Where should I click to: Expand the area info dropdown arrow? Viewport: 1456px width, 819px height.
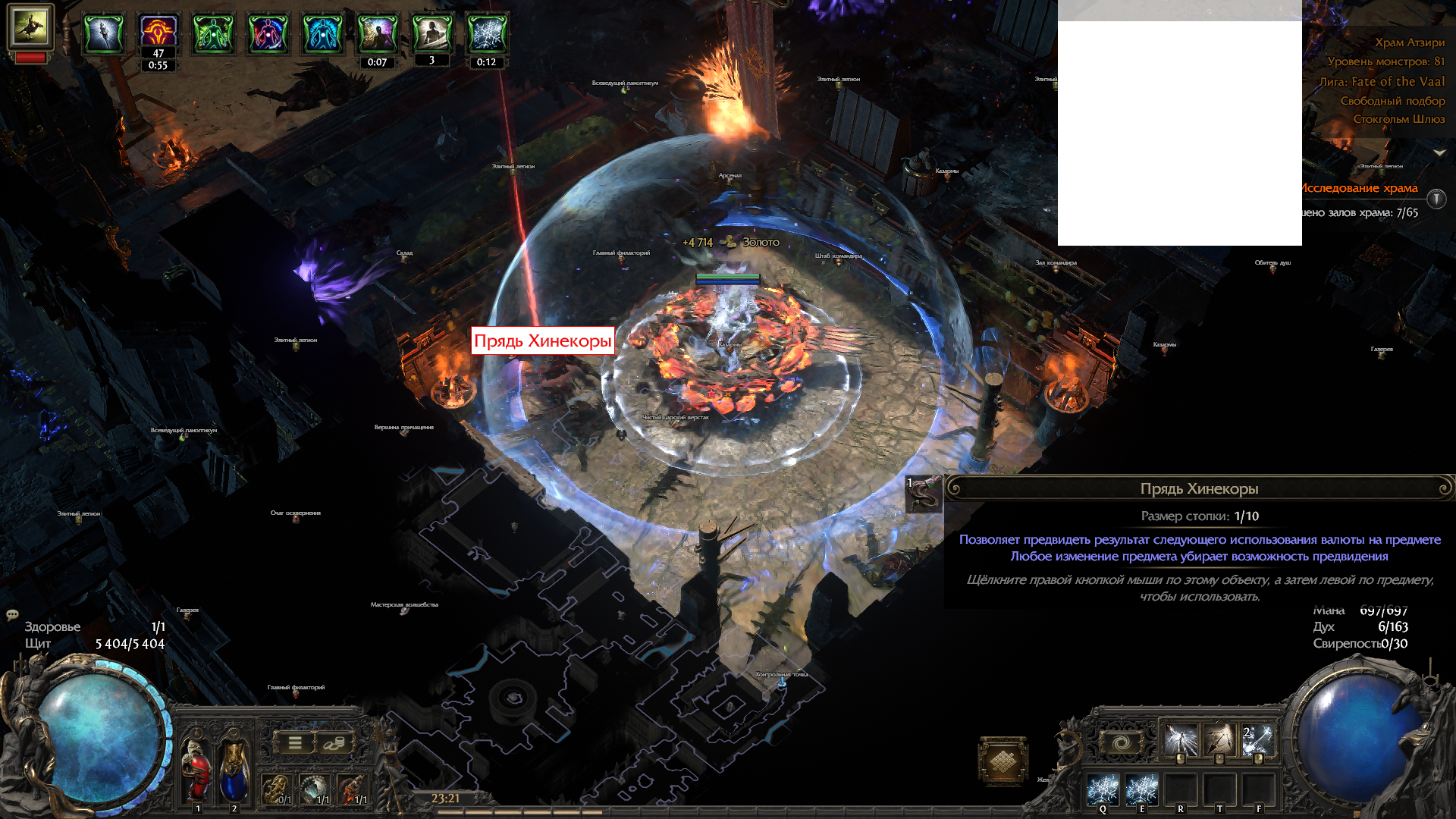tap(1439, 152)
